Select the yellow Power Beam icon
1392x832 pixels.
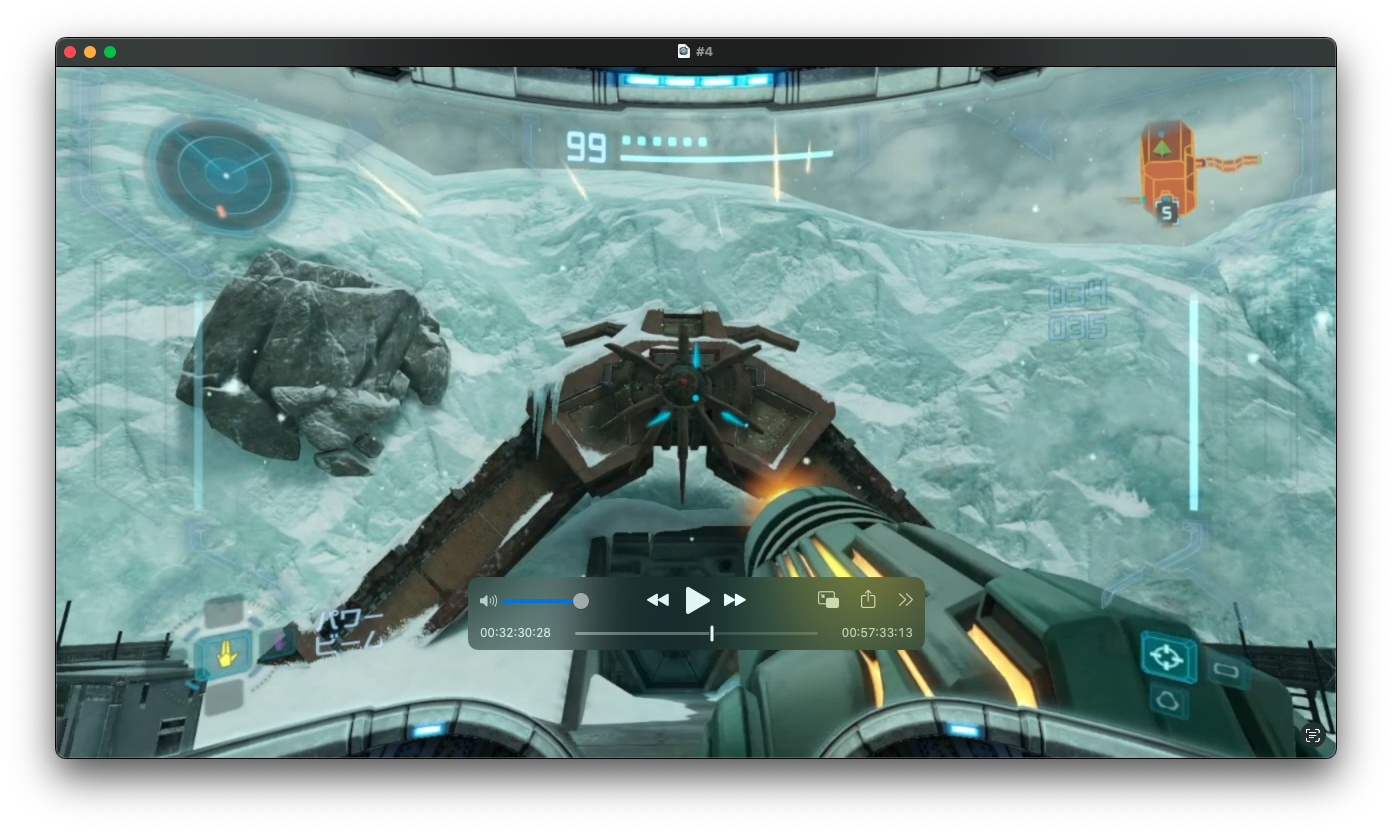coord(227,657)
